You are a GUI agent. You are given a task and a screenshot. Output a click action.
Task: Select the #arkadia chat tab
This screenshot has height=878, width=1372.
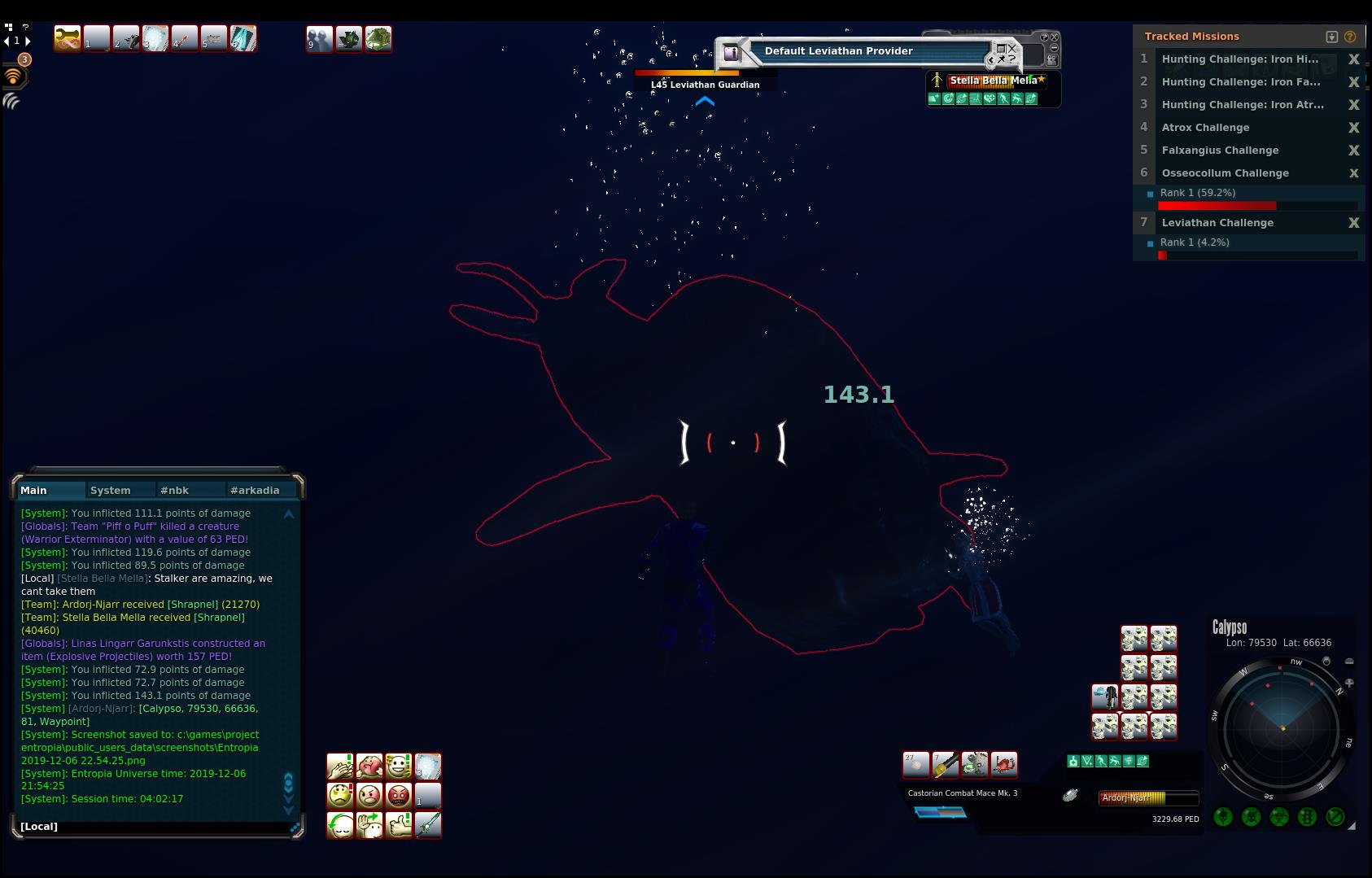(x=255, y=490)
